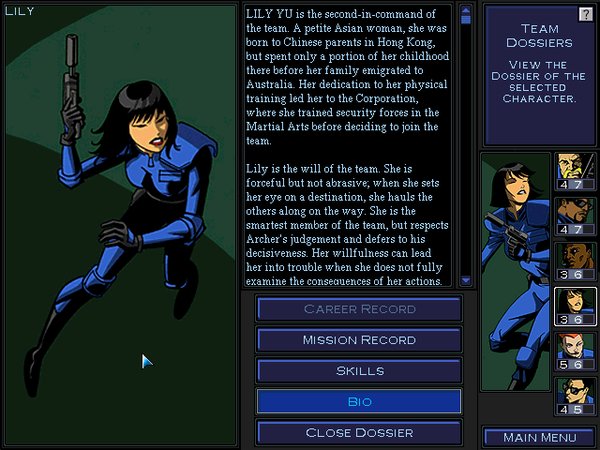This screenshot has height=450, width=600.
Task: View Lily's Mission Record
Action: (x=359, y=340)
